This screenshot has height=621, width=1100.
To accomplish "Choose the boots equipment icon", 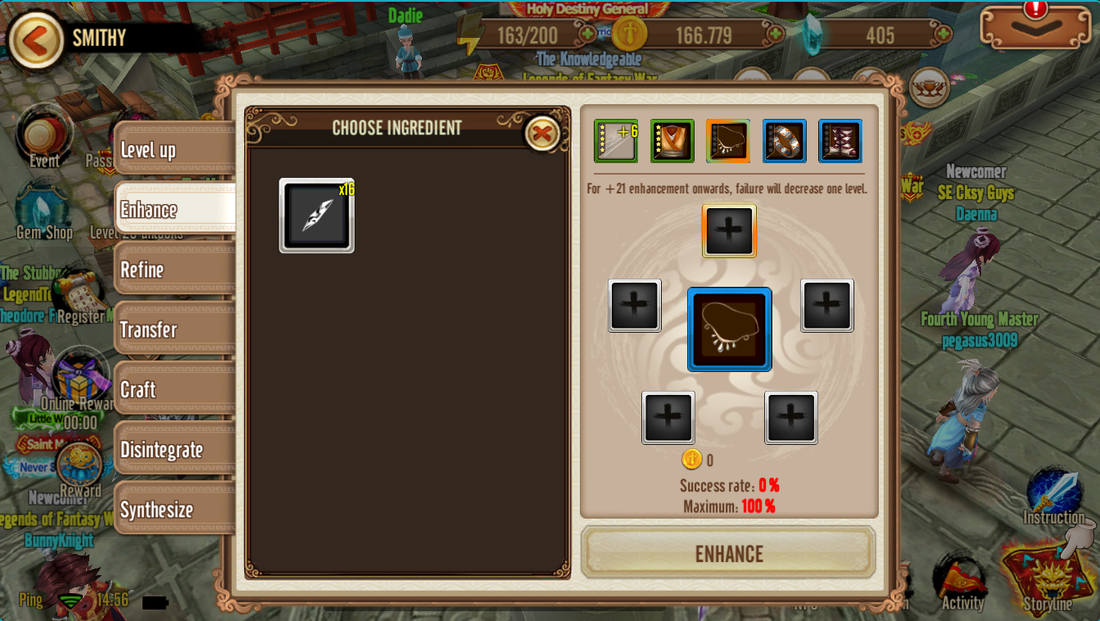I will tap(840, 141).
